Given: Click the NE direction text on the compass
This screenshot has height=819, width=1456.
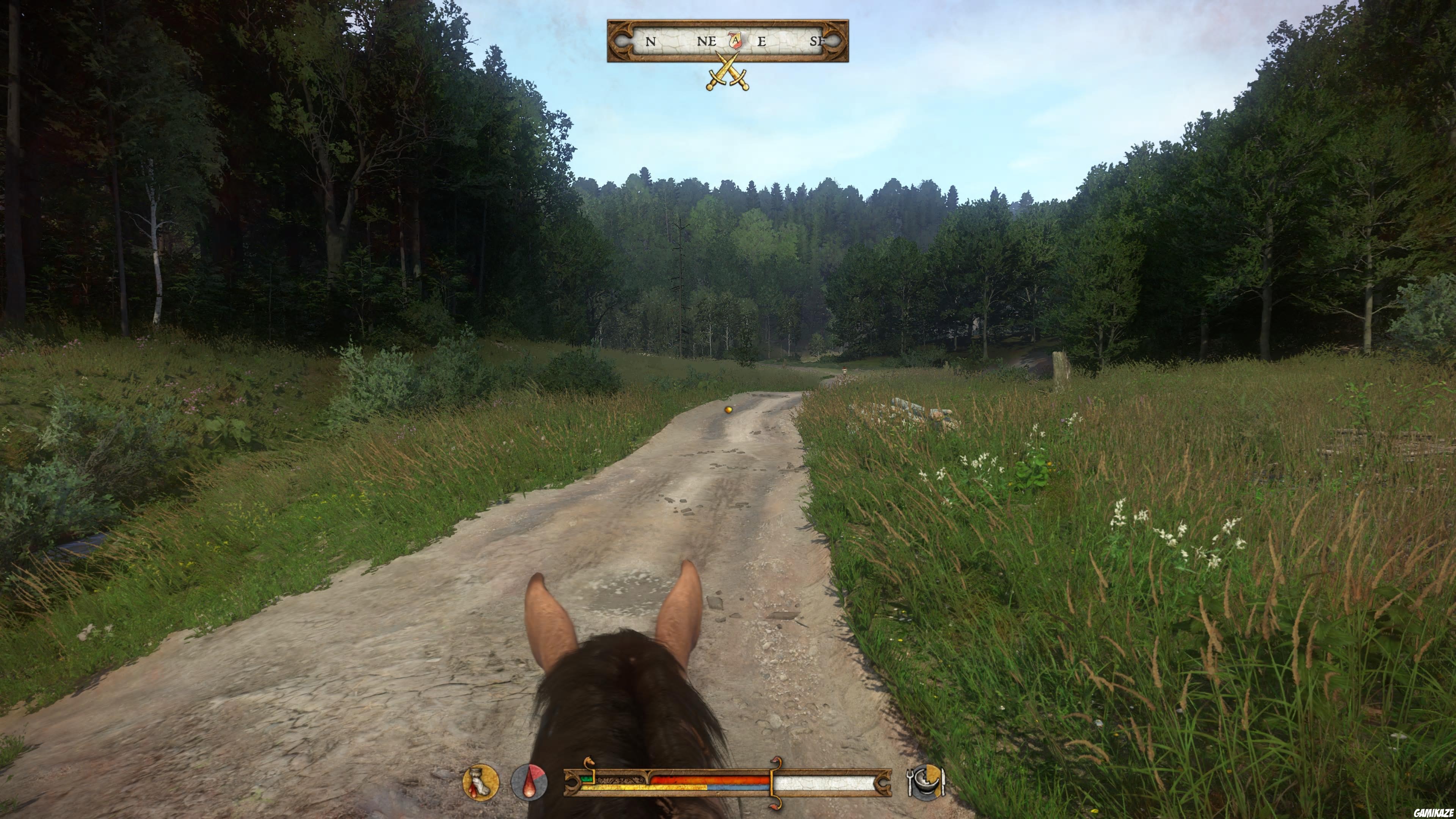Looking at the screenshot, I should (x=706, y=41).
